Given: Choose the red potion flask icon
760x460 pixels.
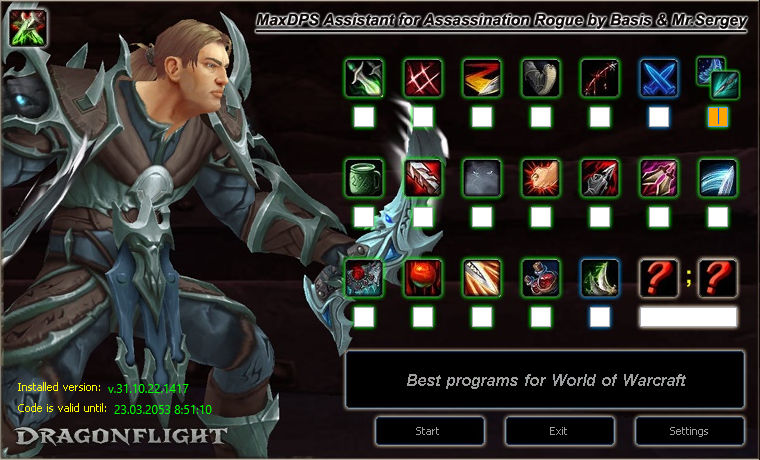Looking at the screenshot, I should click(541, 277).
